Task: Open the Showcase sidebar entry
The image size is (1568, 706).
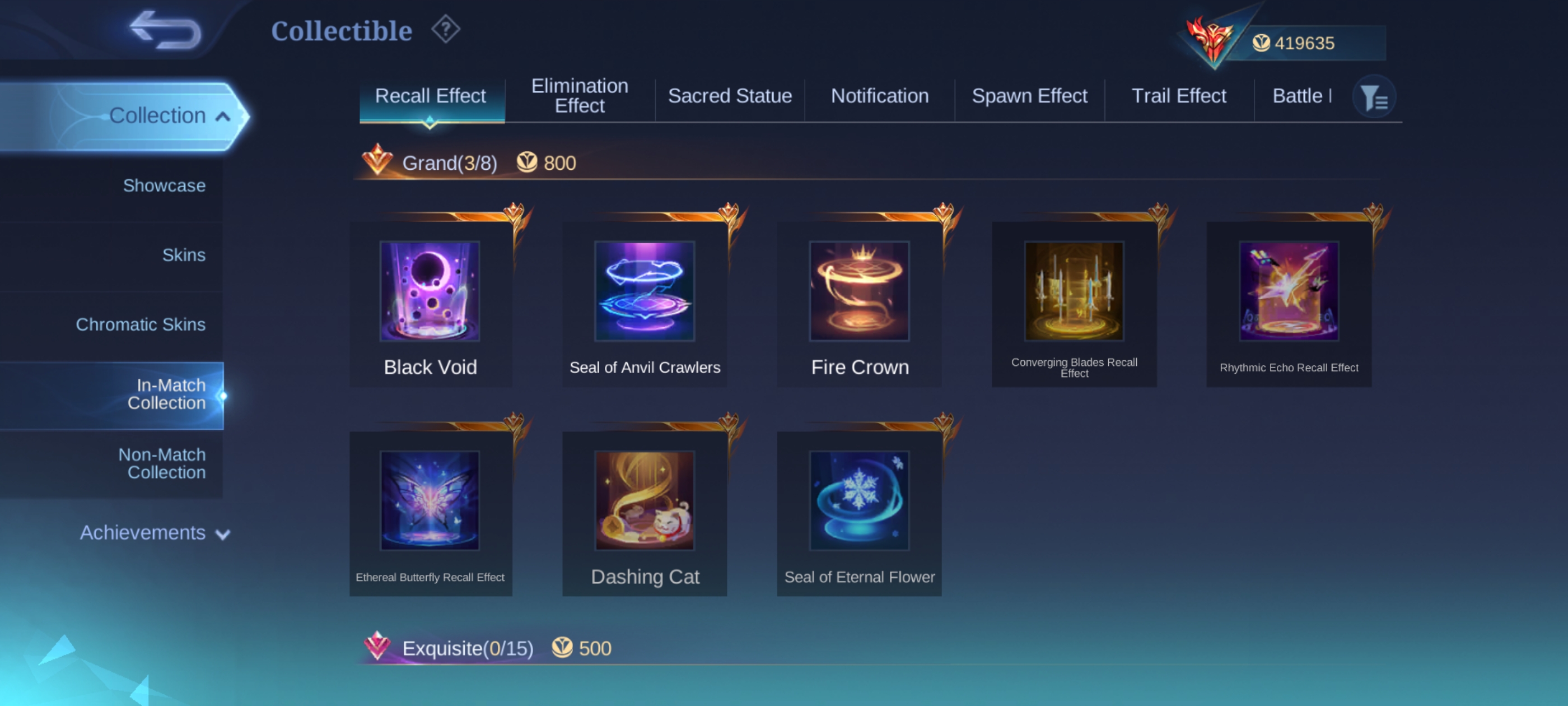Action: (164, 185)
